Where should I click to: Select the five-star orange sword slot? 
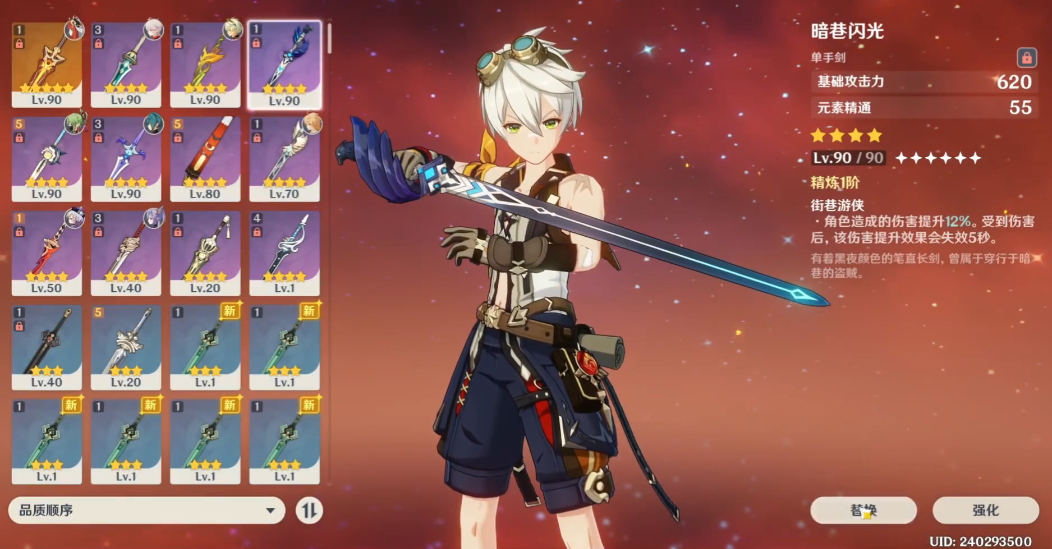click(x=46, y=62)
